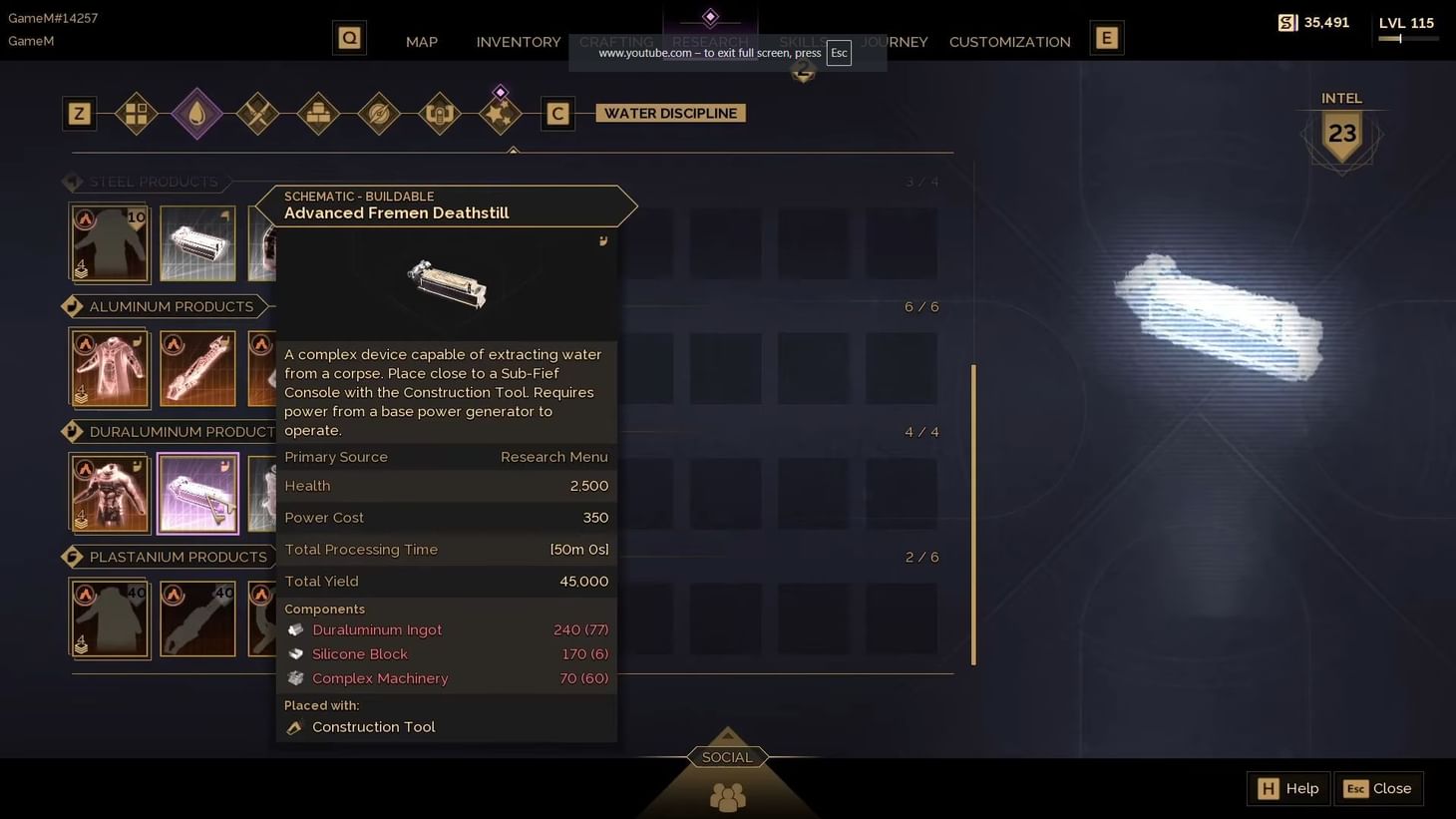This screenshot has width=1456, height=819.
Task: Open the Skills menu
Action: [804, 42]
